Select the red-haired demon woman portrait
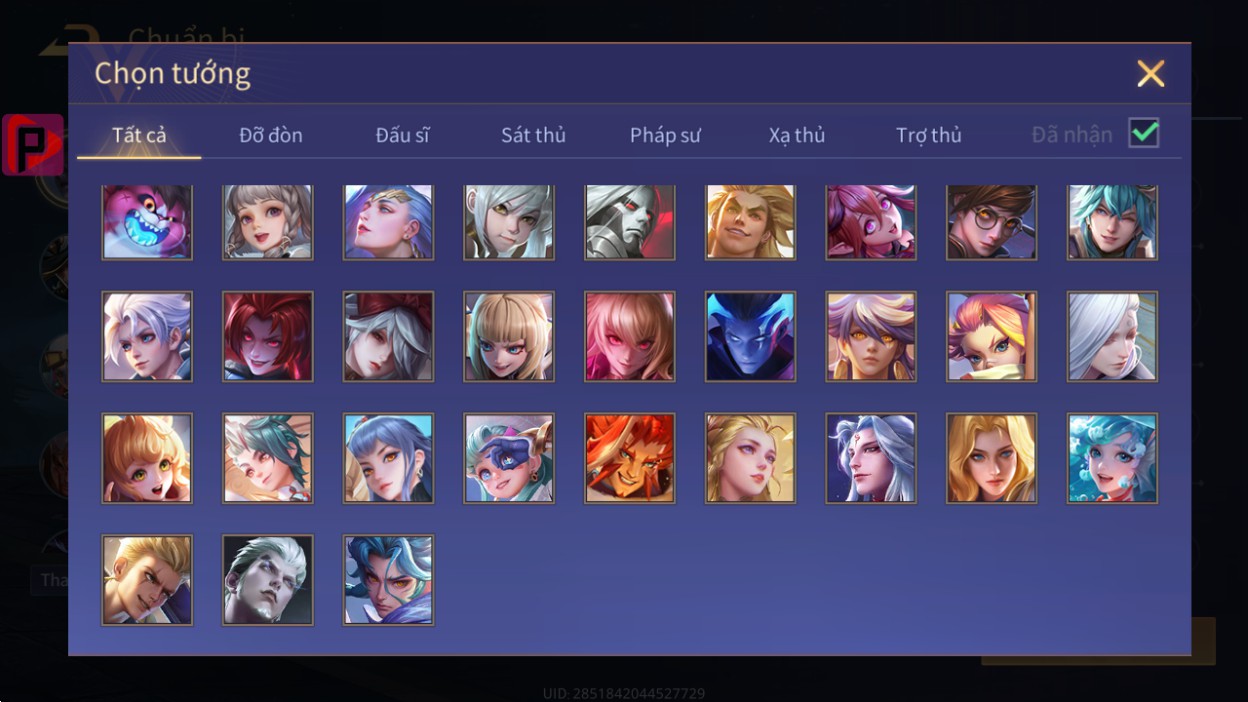1248x702 pixels. tap(268, 337)
